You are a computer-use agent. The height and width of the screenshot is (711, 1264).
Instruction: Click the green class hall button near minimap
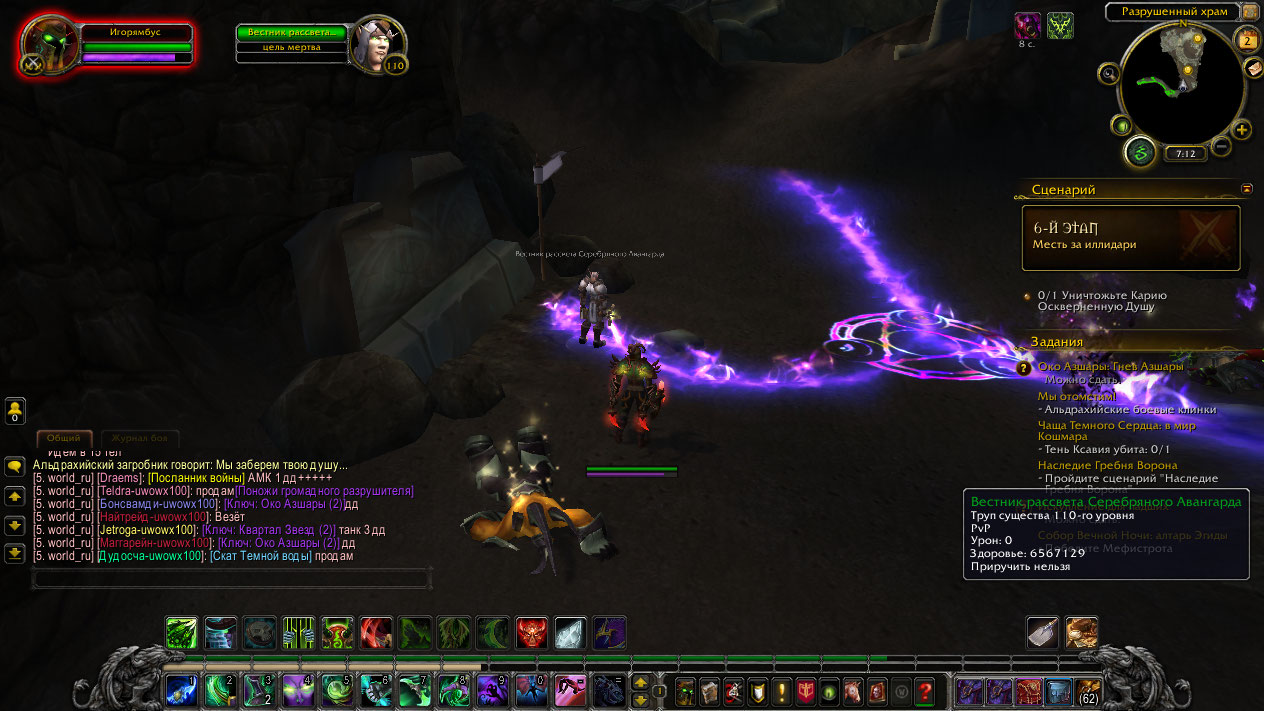coord(1139,152)
